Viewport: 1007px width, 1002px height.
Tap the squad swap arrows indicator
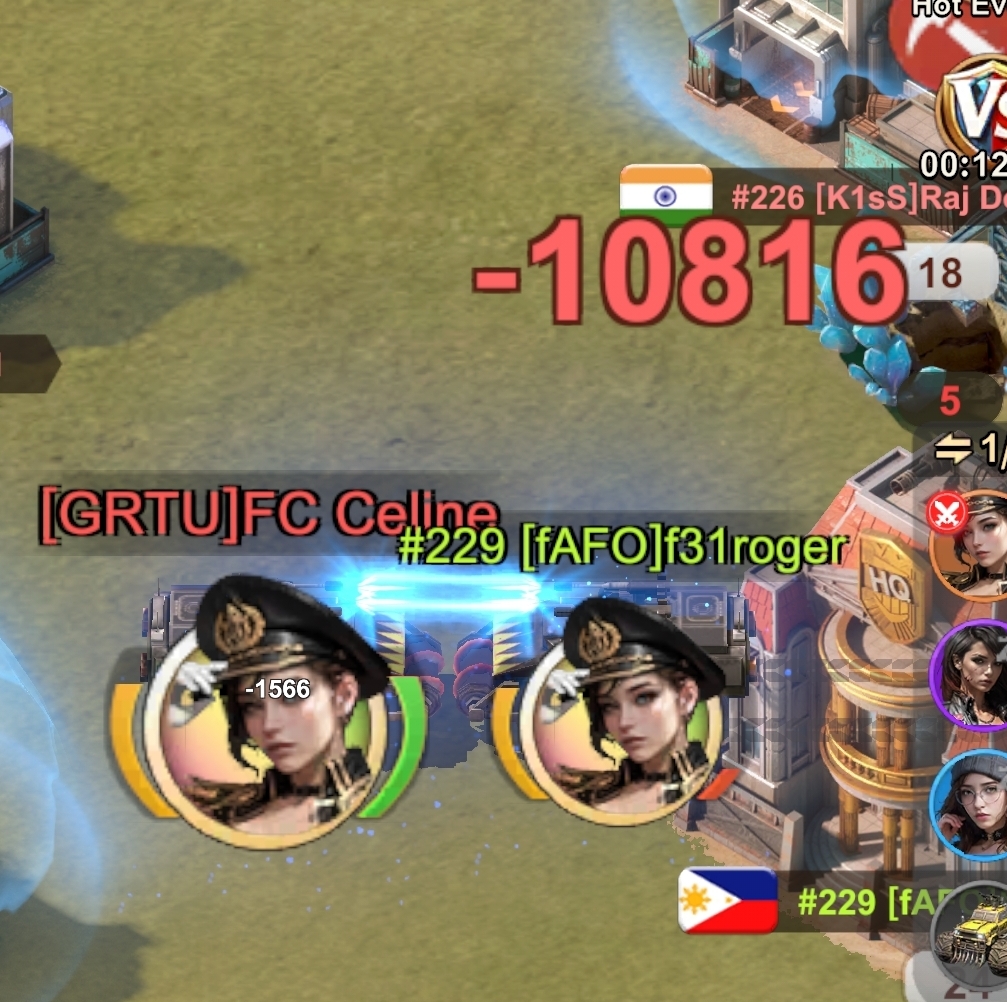[x=954, y=450]
